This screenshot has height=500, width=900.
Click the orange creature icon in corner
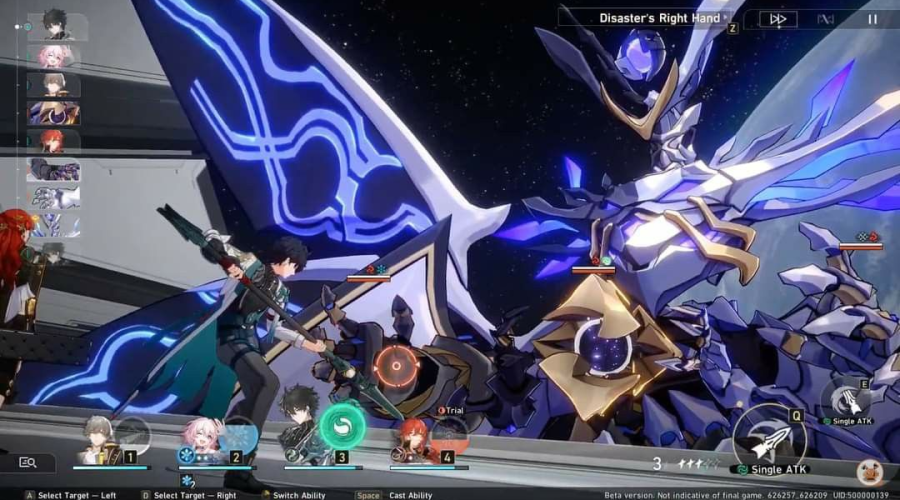pyautogui.click(x=870, y=471)
